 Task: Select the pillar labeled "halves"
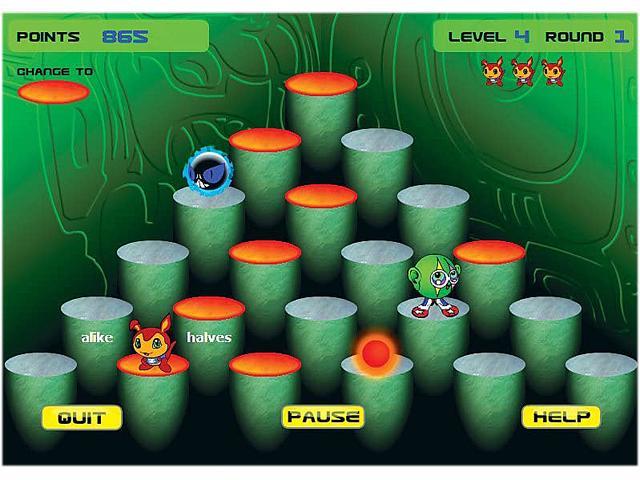pos(209,337)
